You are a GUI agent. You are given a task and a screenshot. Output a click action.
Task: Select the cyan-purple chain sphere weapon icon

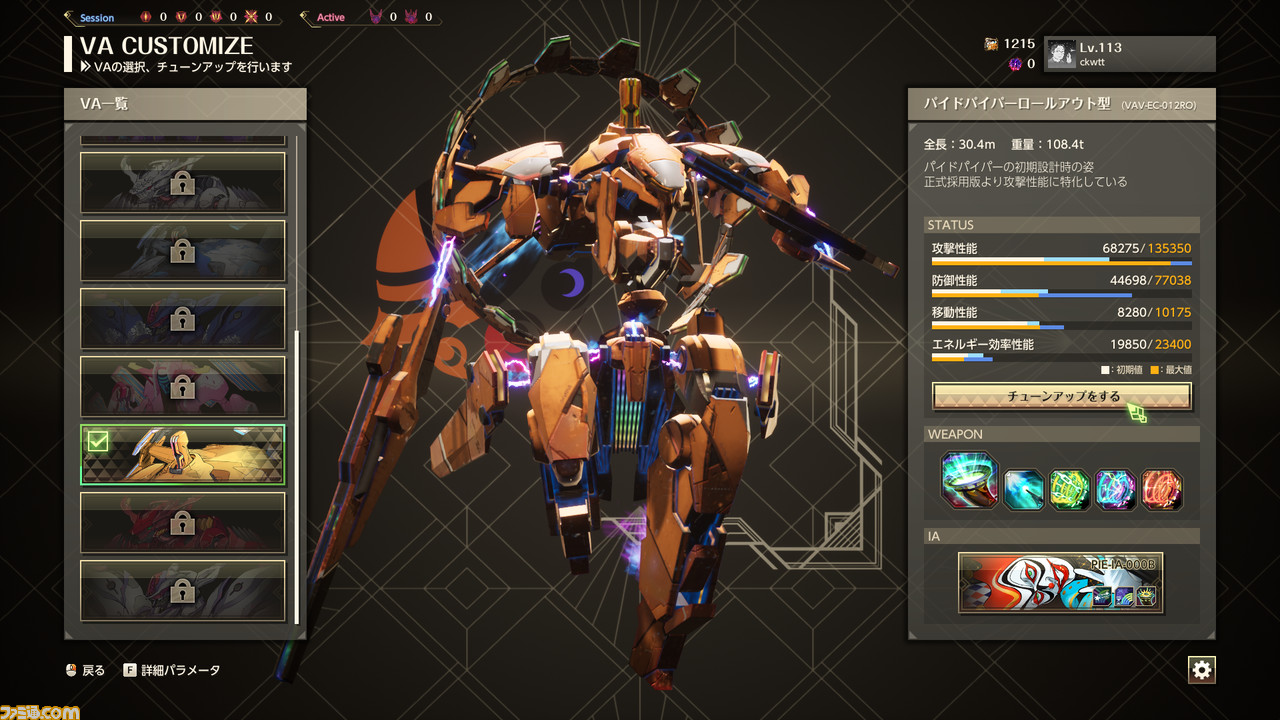tap(1116, 490)
